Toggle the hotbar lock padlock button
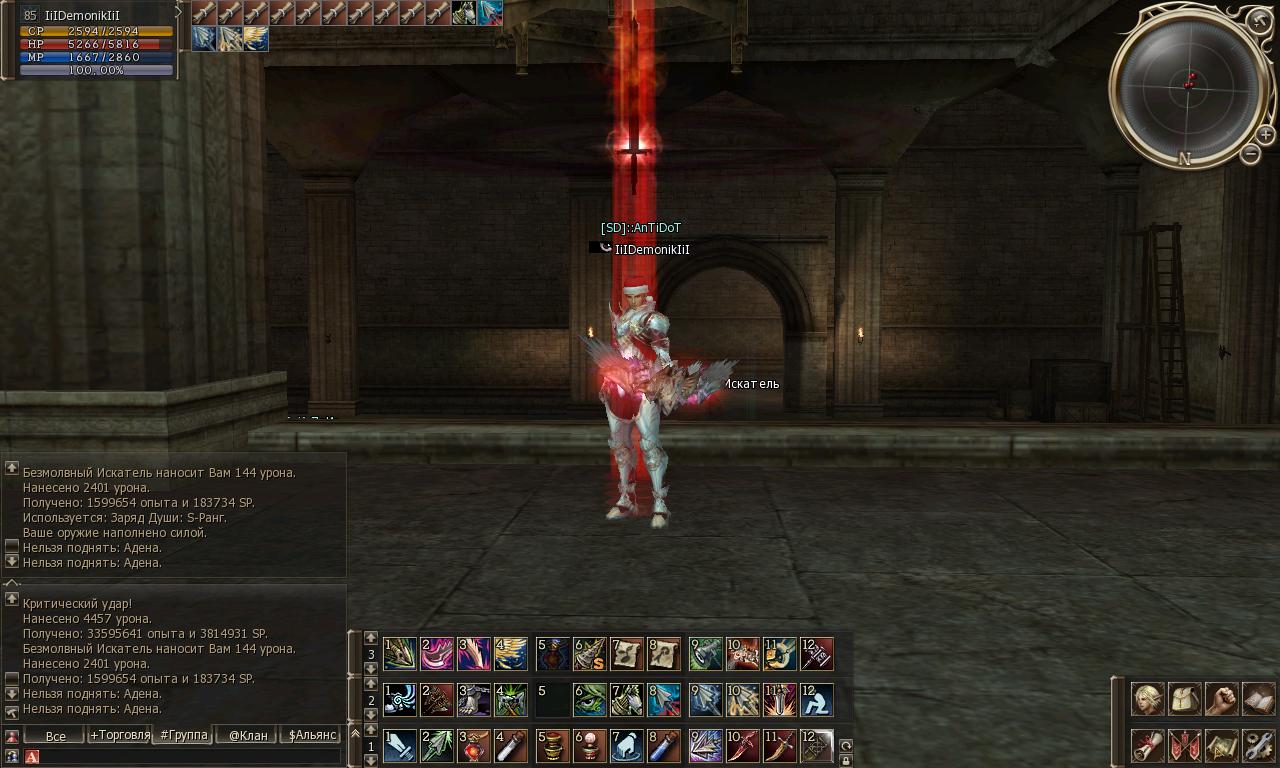The height and width of the screenshot is (768, 1280). point(846,760)
